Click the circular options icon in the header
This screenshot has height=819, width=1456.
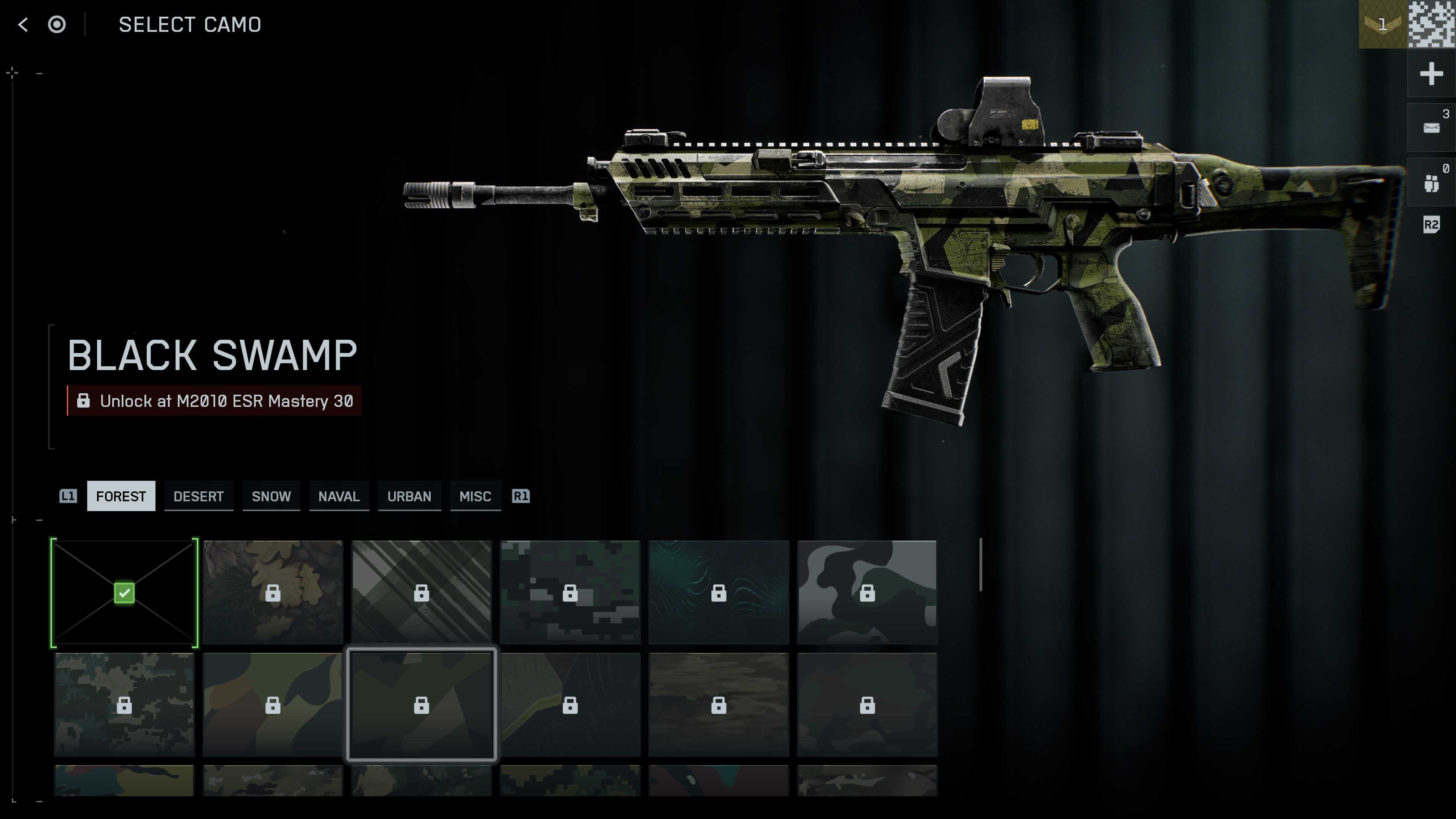57,24
